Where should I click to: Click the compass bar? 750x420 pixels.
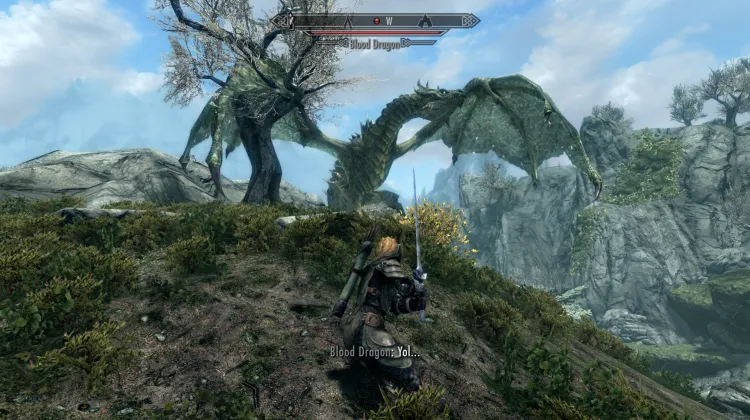[375, 20]
